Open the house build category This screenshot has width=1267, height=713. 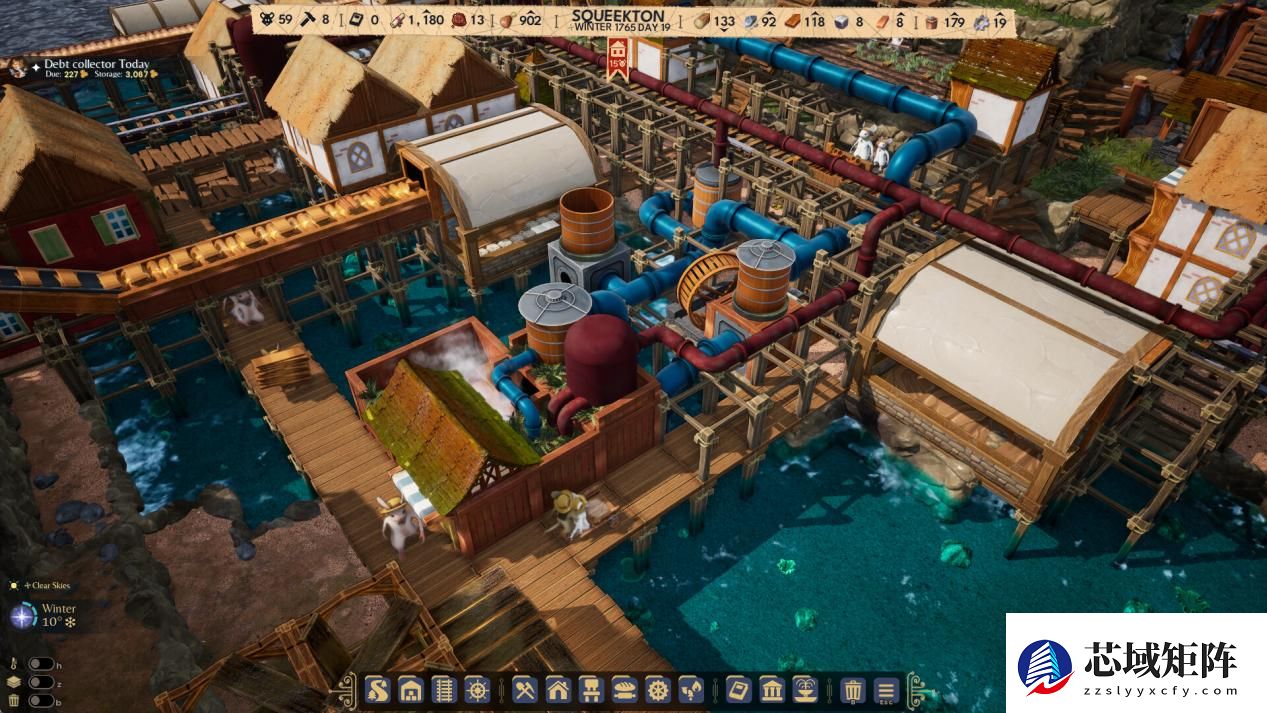click(558, 689)
